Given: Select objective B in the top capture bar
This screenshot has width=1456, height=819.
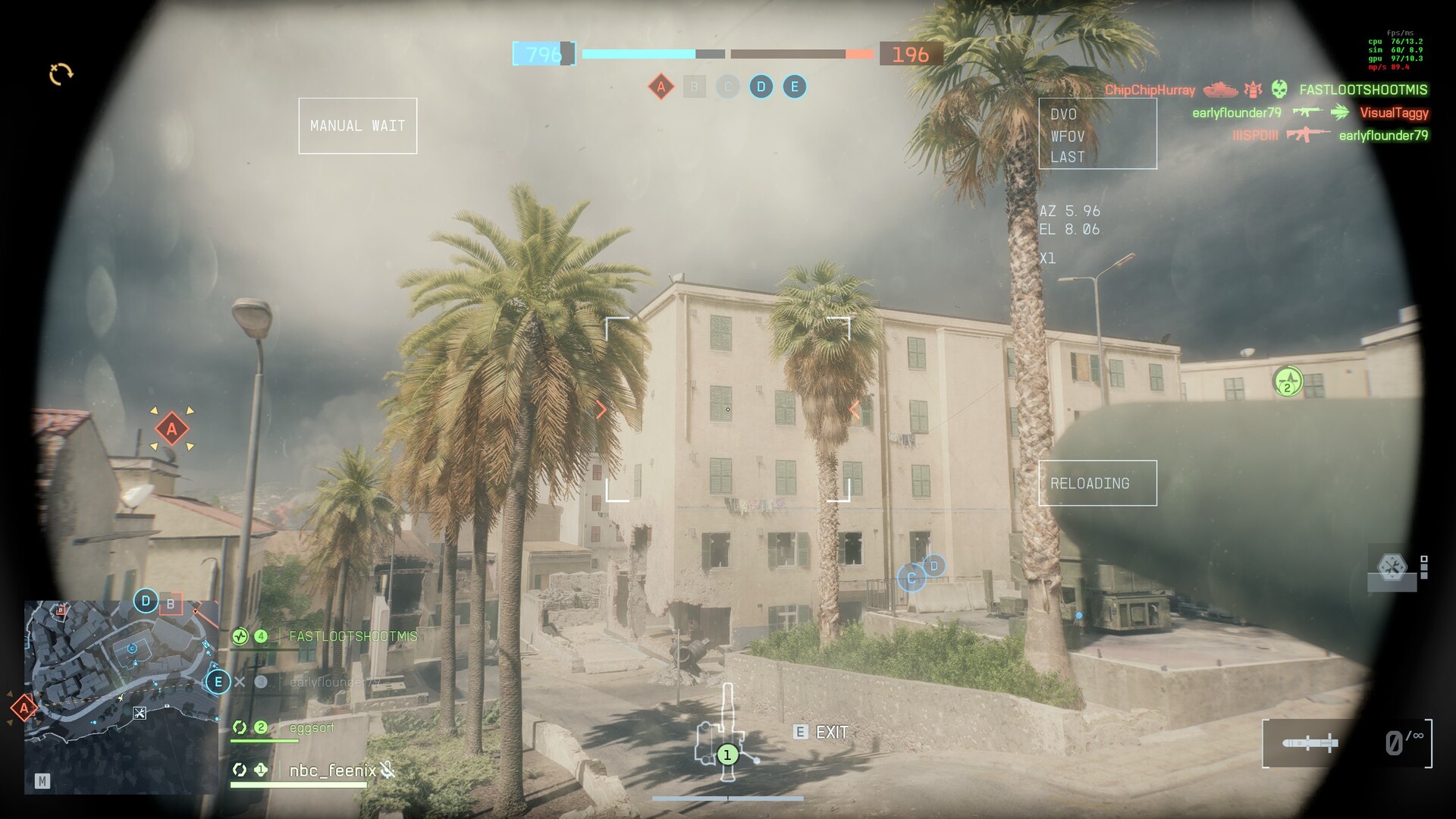Looking at the screenshot, I should [x=694, y=86].
